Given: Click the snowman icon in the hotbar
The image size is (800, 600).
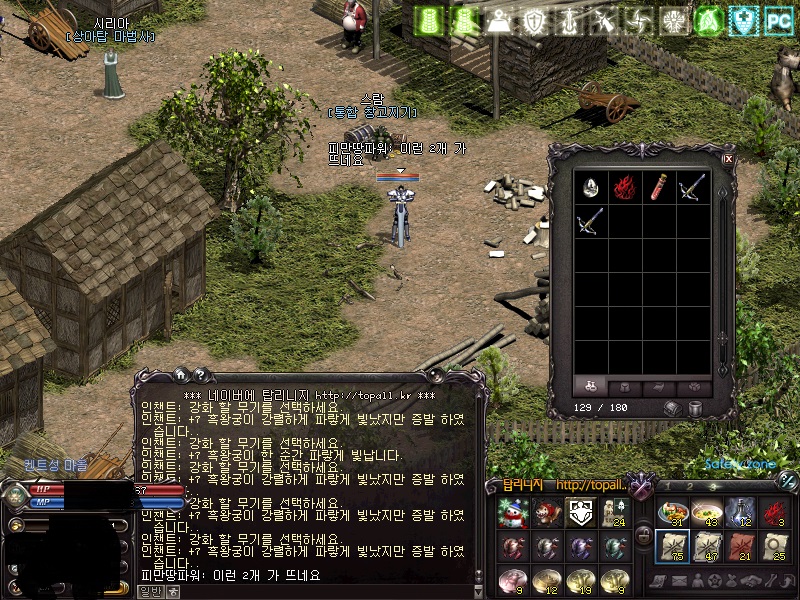Looking at the screenshot, I should click(513, 513).
